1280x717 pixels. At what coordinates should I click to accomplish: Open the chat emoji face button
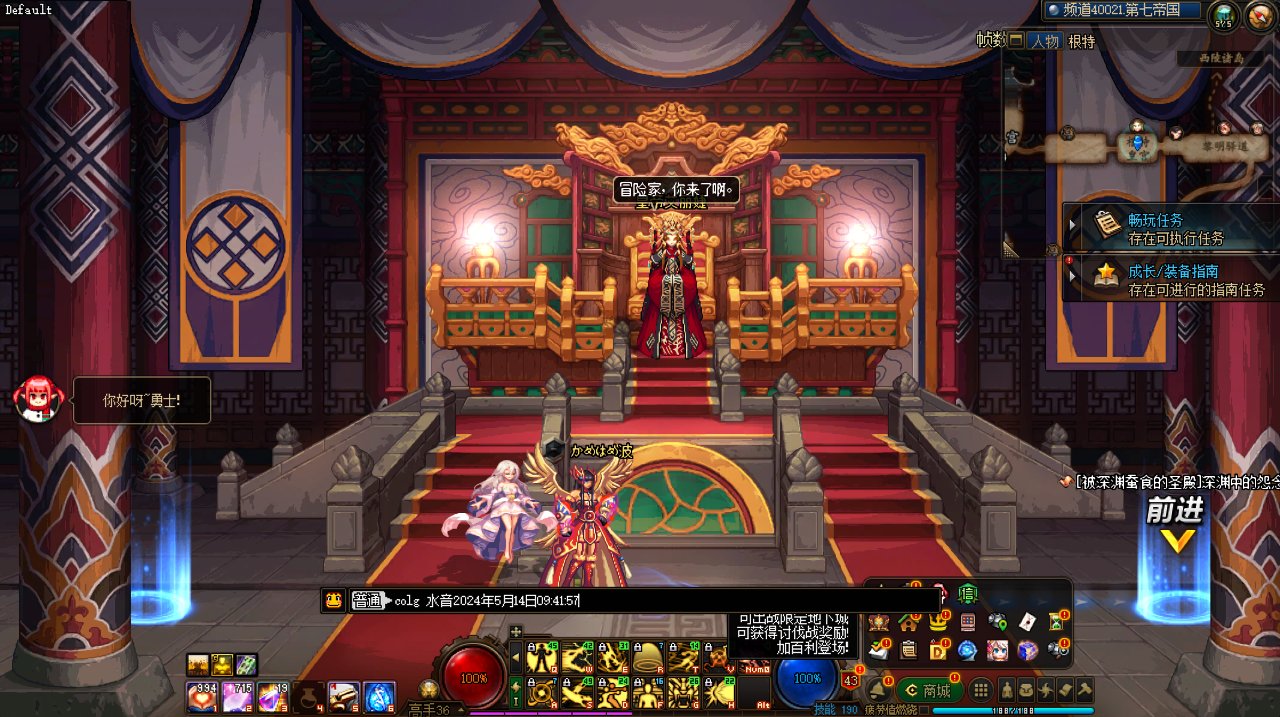click(x=333, y=600)
